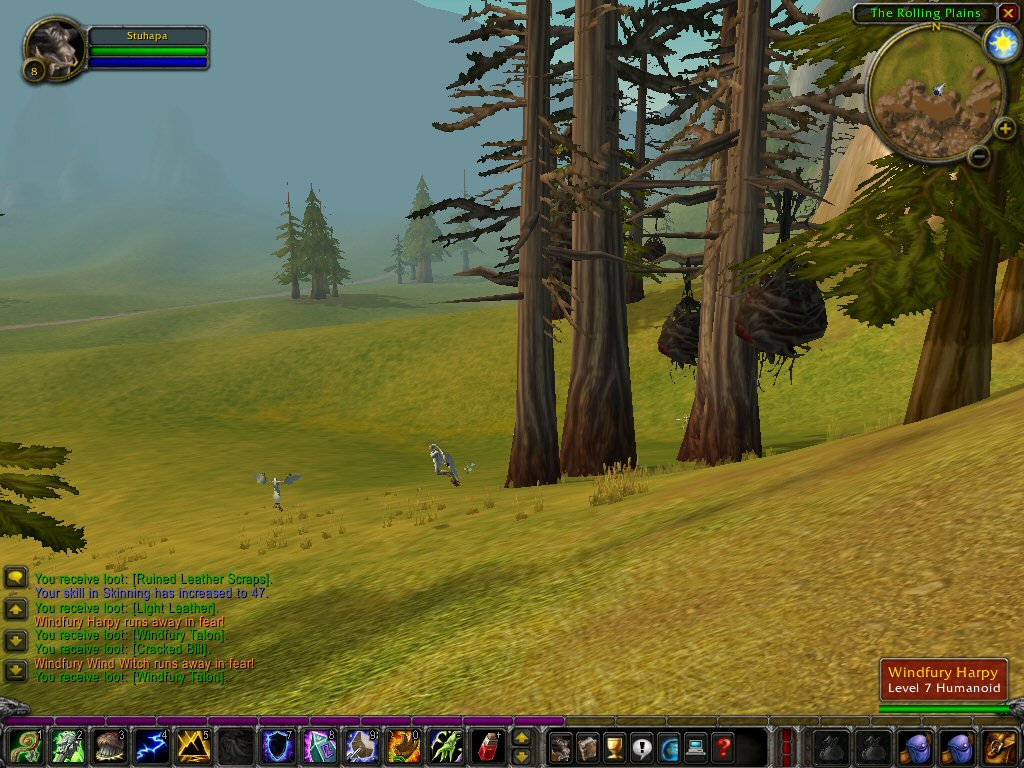Zoom in the minimap with the plus button
The height and width of the screenshot is (768, 1024).
pos(1005,128)
